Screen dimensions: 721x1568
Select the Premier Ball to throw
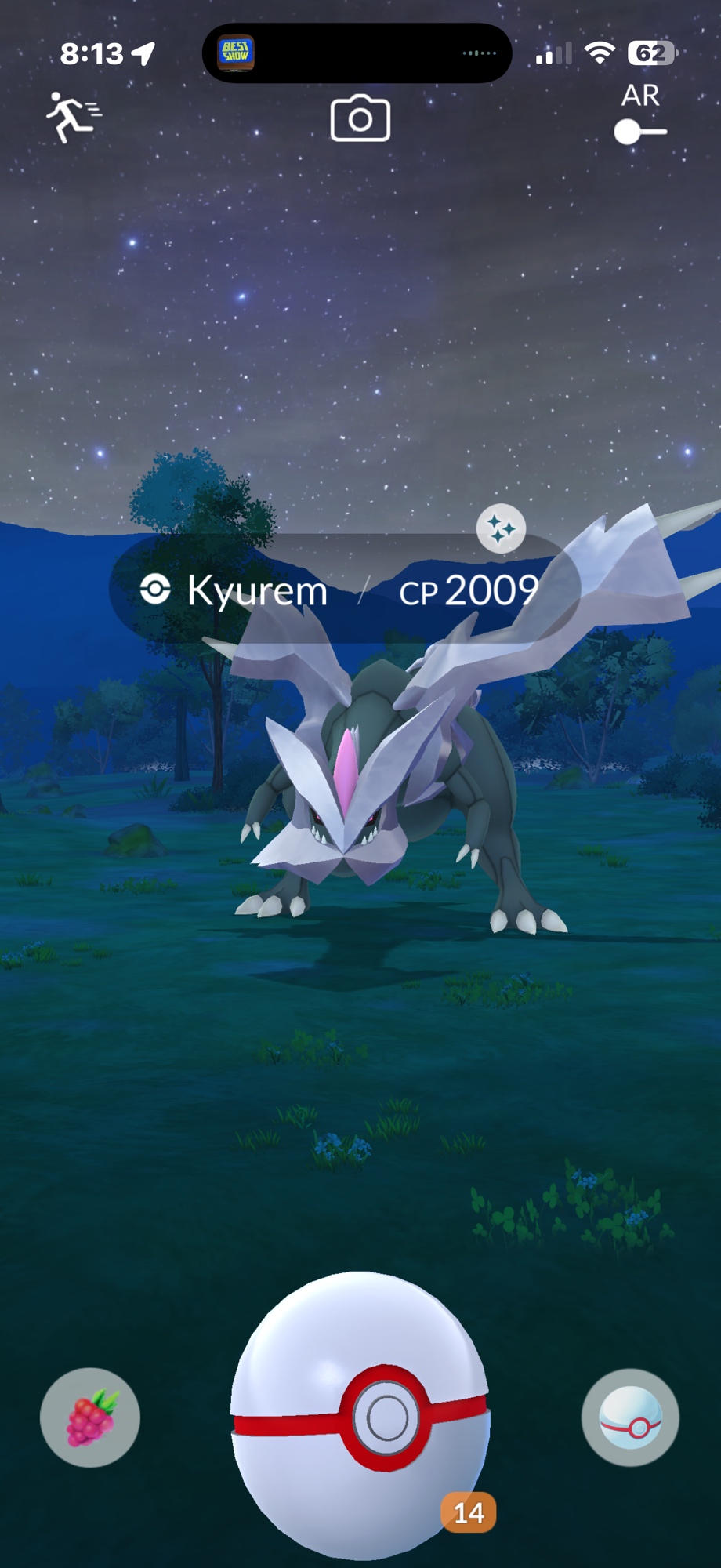[360, 1415]
